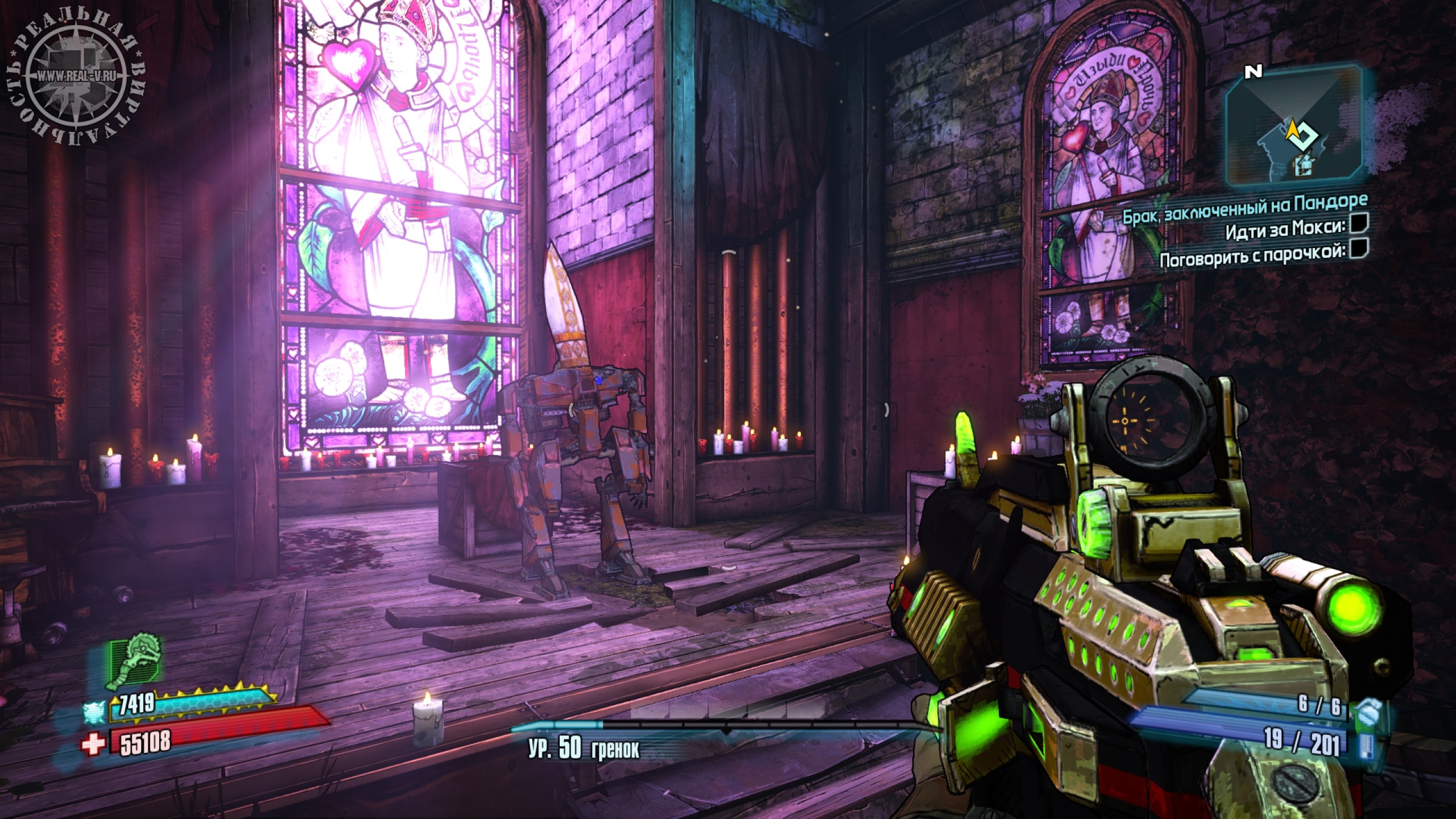Tick the "Идти за Мокси" objective checkbox
This screenshot has height=819, width=1456.
click(x=1358, y=225)
